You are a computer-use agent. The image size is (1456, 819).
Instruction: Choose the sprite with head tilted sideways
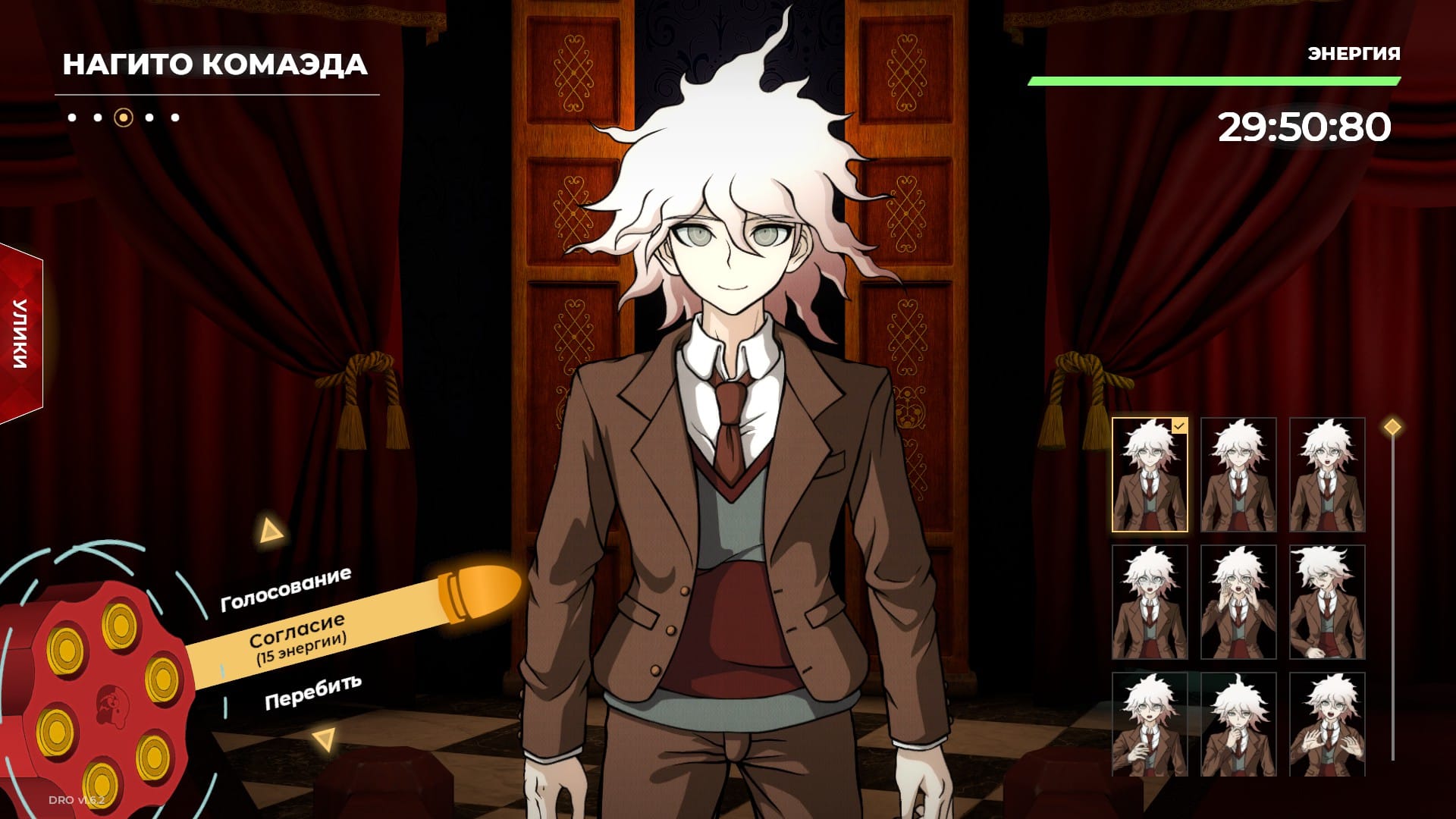[x=1327, y=602]
